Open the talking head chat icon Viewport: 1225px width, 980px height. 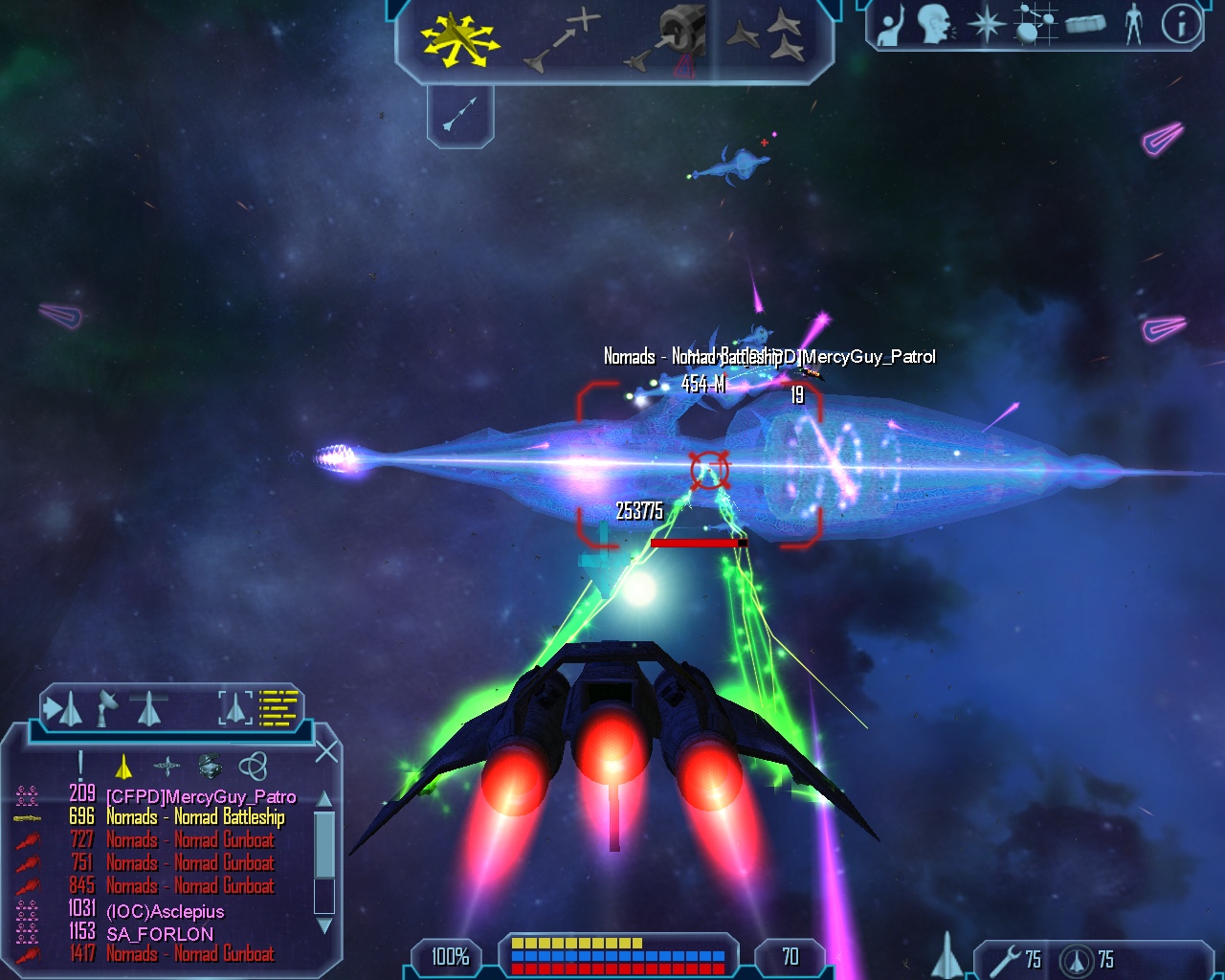[937, 24]
